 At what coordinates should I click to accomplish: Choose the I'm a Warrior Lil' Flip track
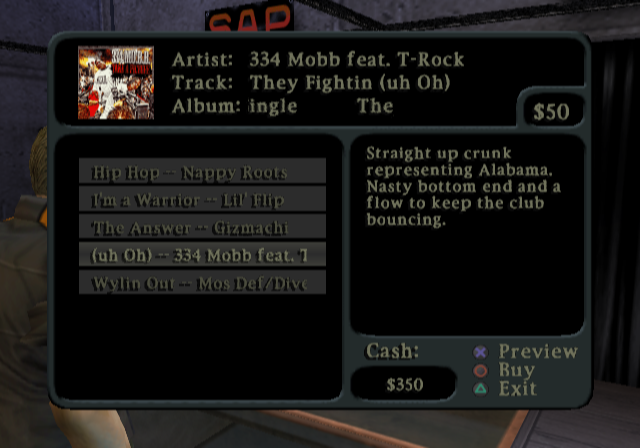pyautogui.click(x=202, y=200)
